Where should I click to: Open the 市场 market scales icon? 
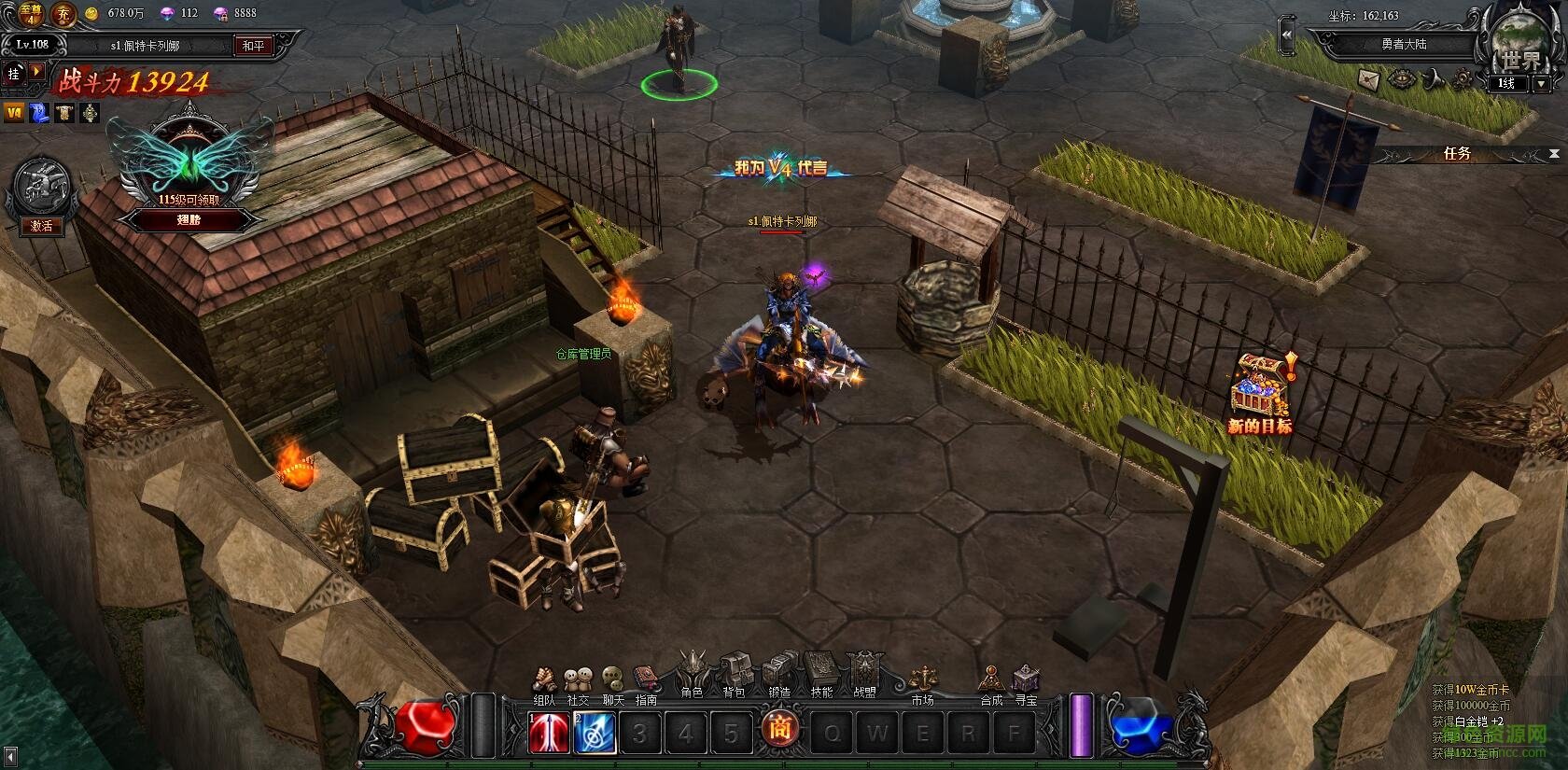(922, 680)
